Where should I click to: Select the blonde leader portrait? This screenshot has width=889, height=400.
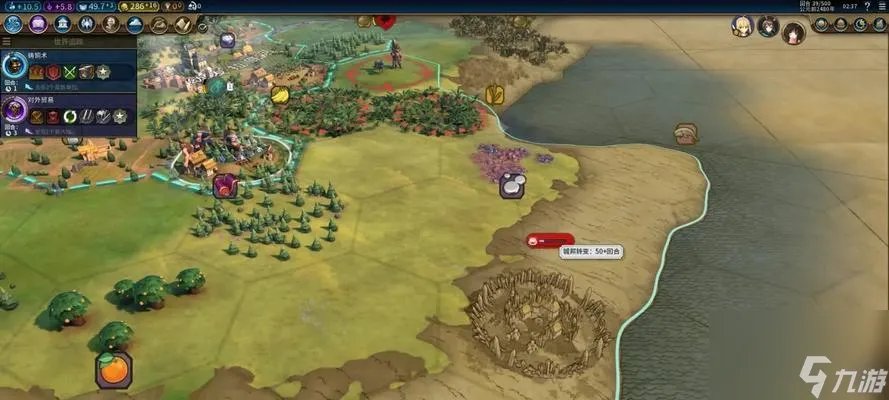click(x=741, y=26)
